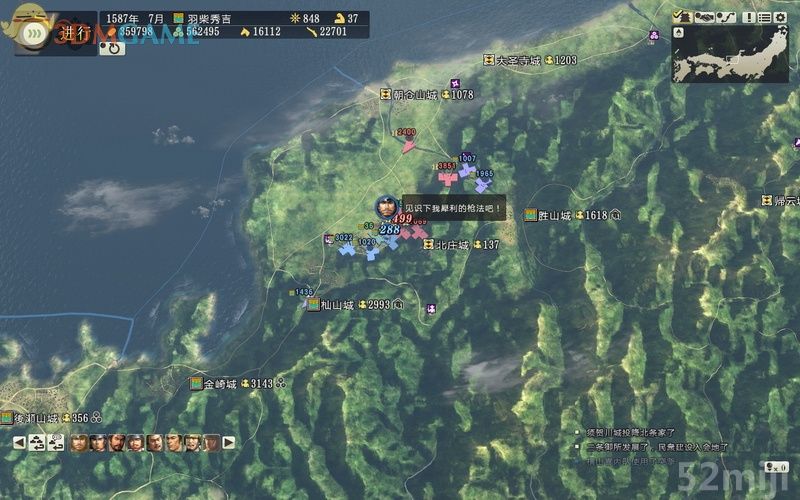Select the castle view icon with checkmark

coord(683,17)
